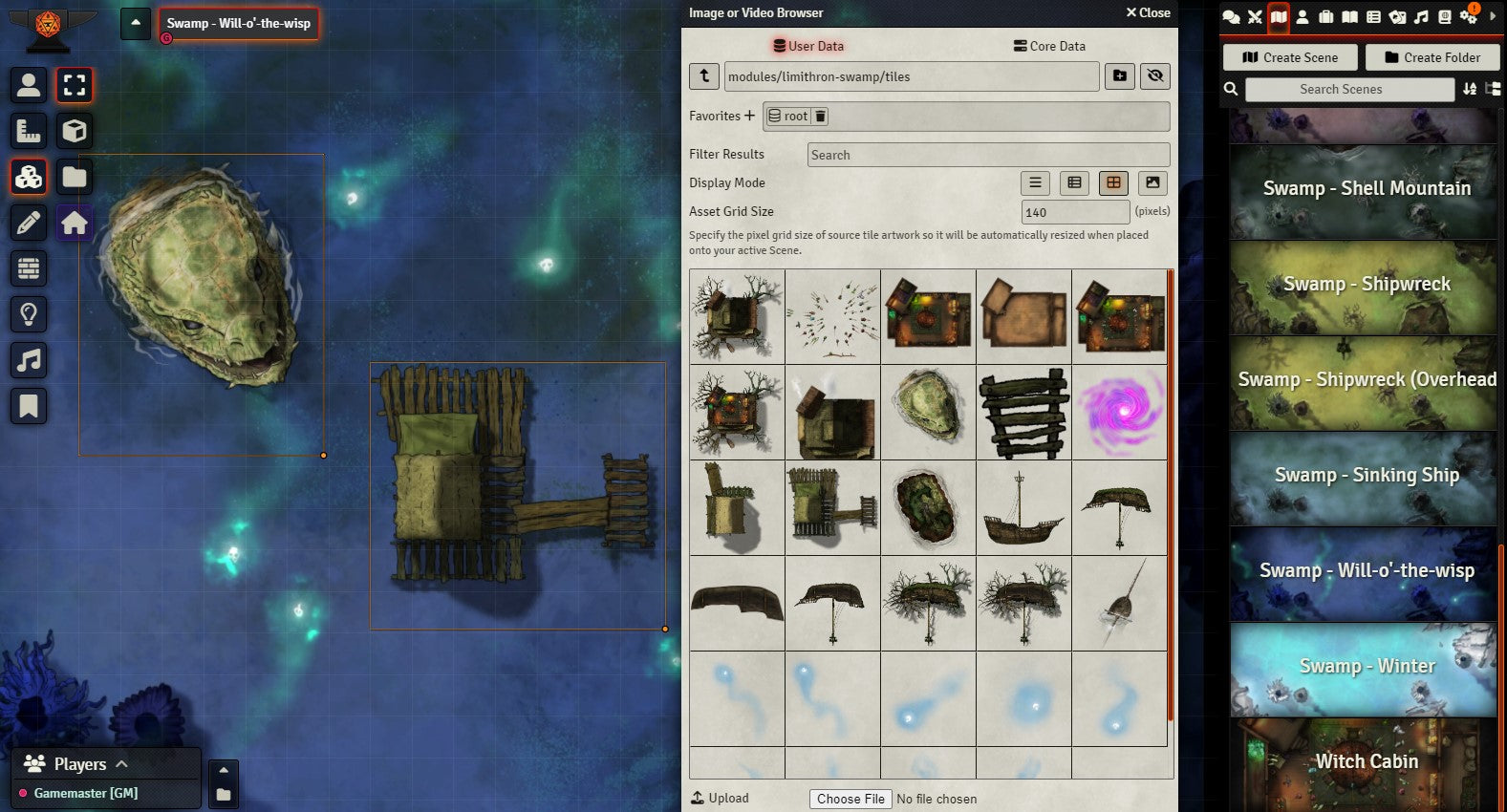Viewport: 1507px width, 812px height.
Task: Close the Image or Video Browser
Action: point(1148,12)
